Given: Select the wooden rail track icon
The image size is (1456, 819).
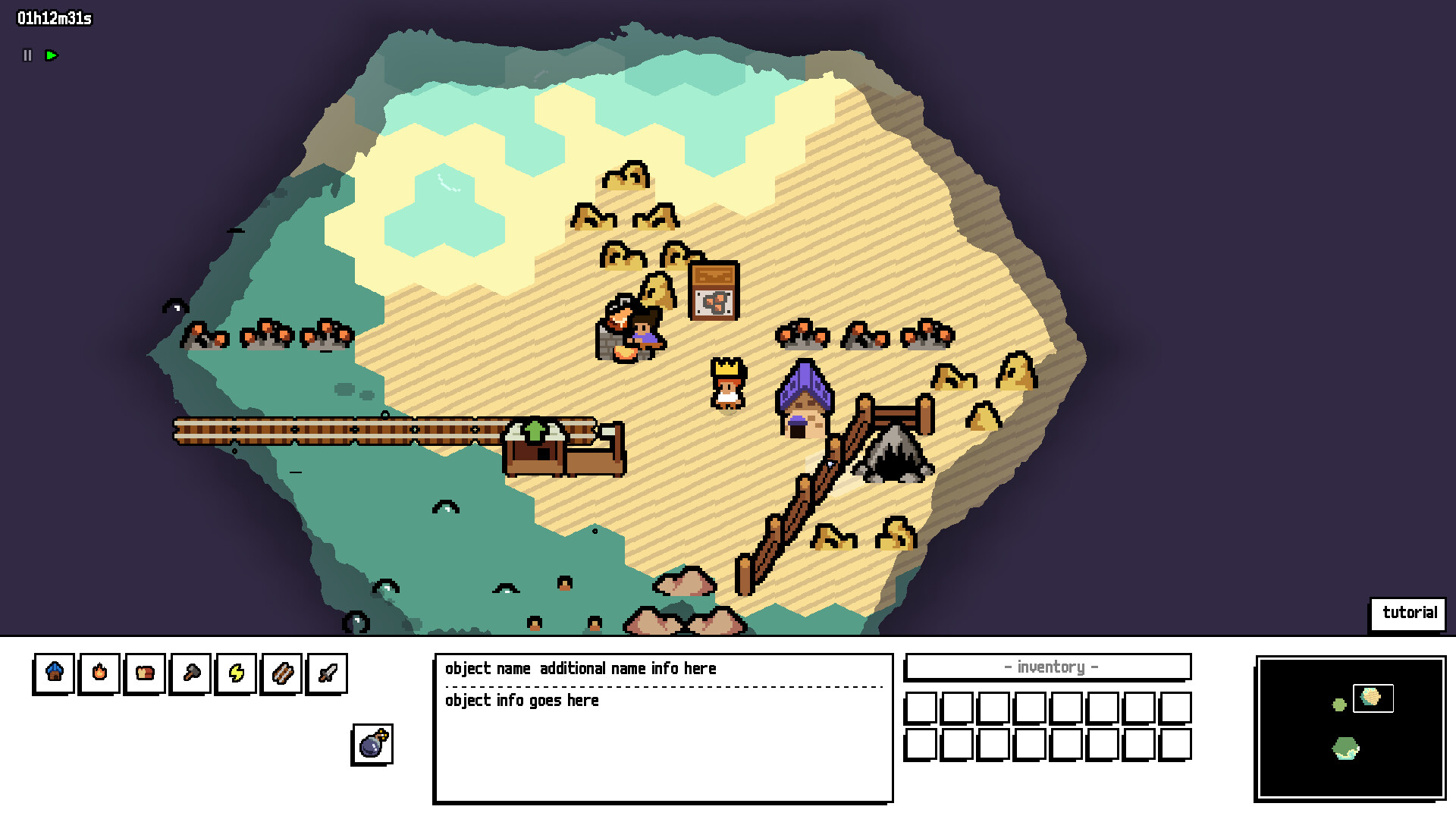Looking at the screenshot, I should [281, 673].
